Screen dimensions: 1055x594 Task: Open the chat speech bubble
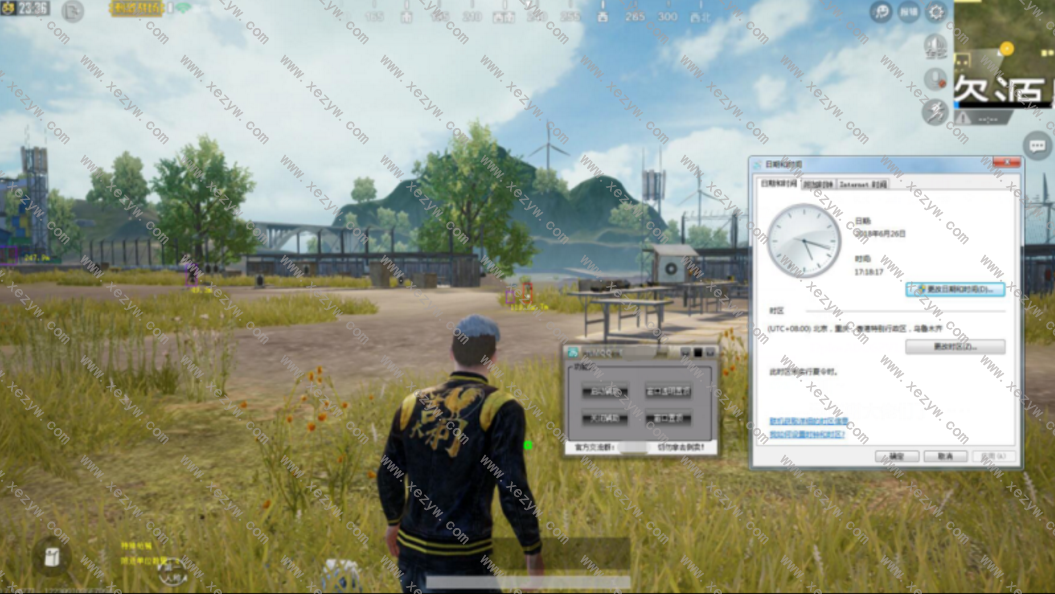point(1037,146)
